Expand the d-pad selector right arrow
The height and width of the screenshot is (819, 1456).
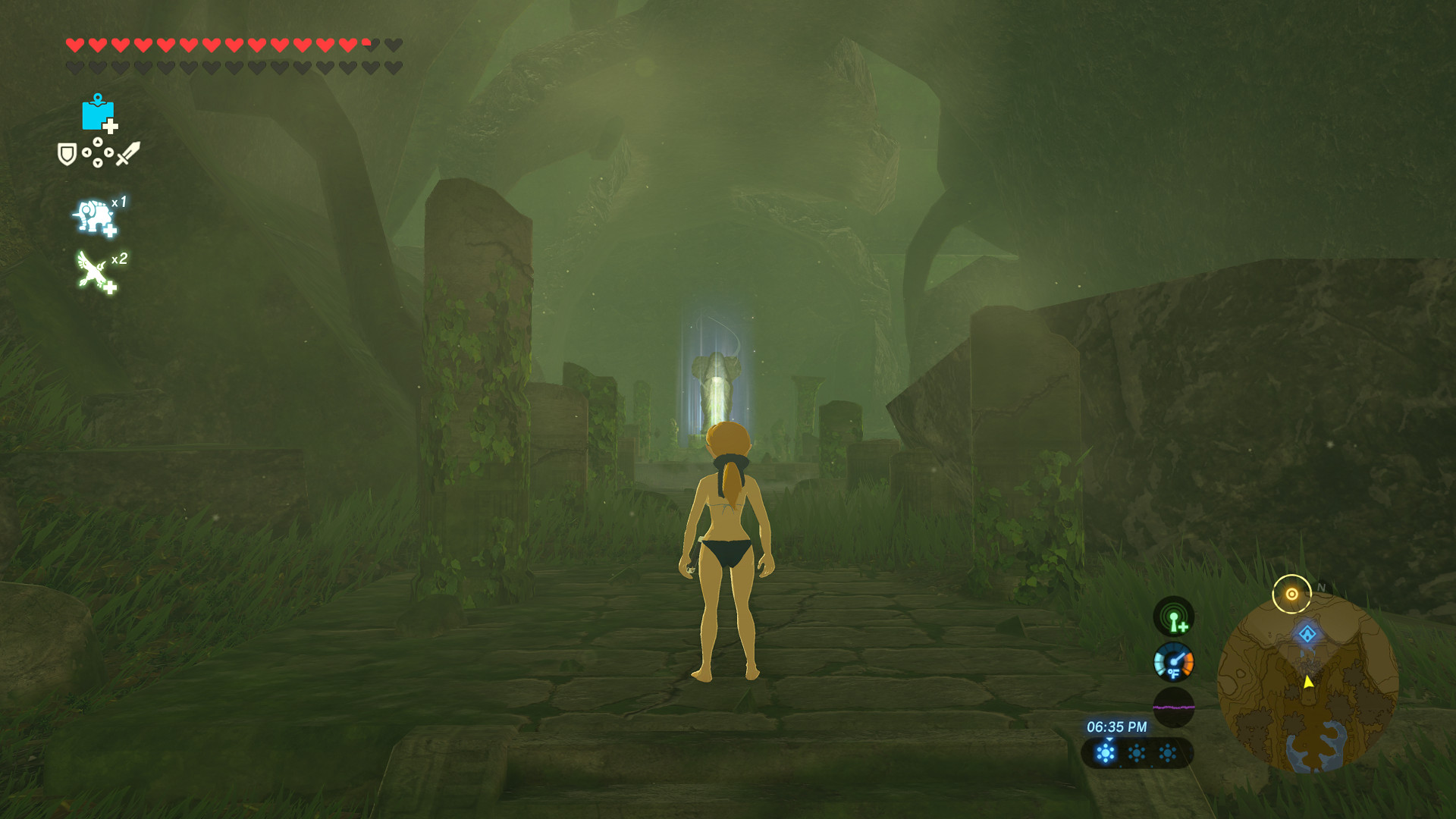pos(108,152)
